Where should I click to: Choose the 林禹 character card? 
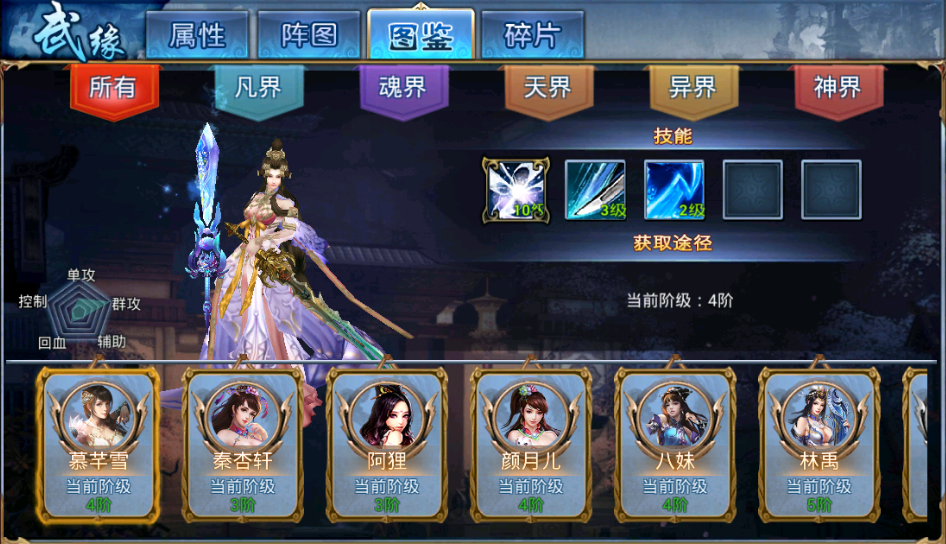click(819, 445)
